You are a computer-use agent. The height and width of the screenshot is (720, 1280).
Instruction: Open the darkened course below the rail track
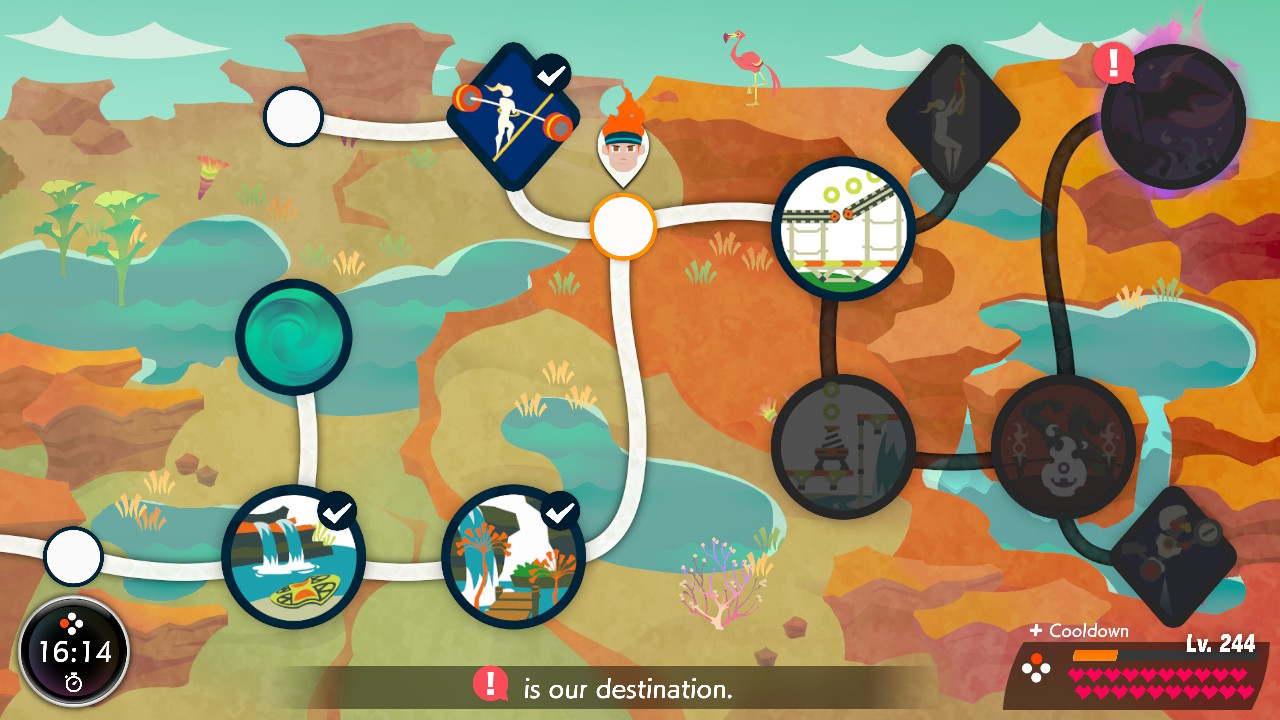[843, 447]
